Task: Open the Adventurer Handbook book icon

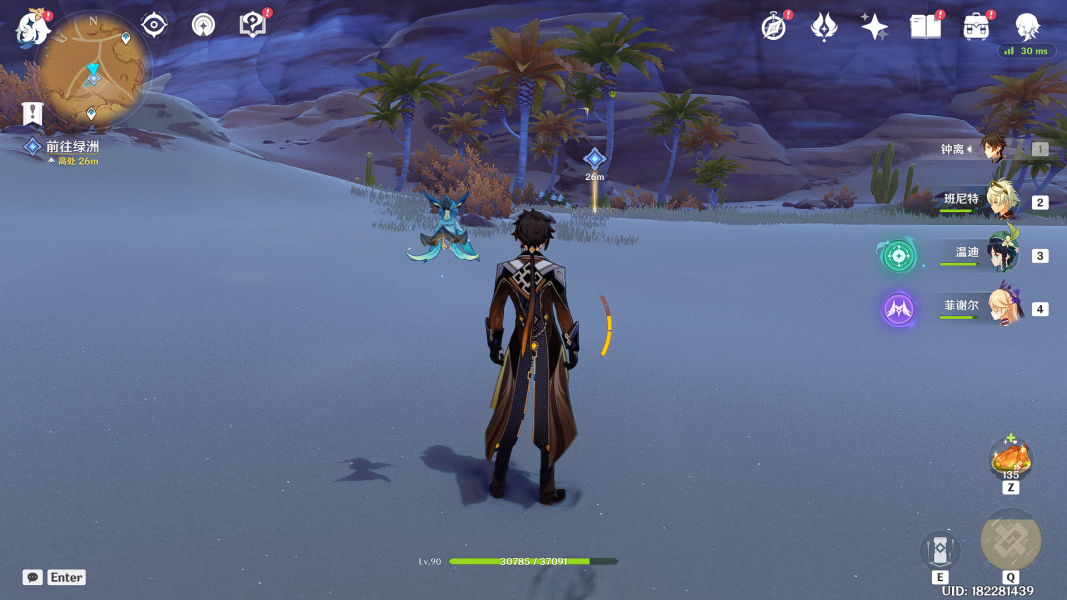Action: tap(925, 27)
